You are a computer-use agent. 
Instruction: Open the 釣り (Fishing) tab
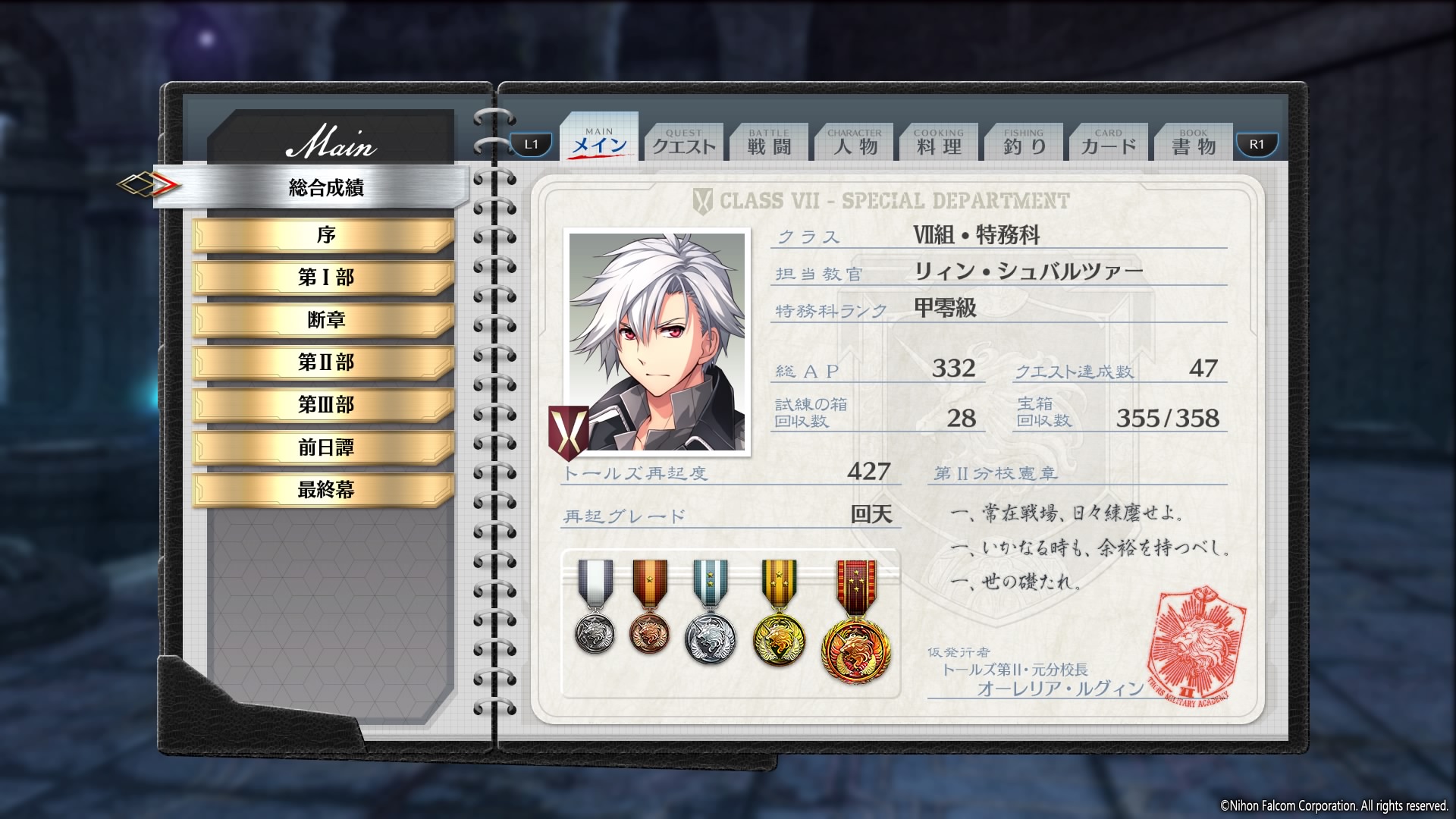coord(1024,143)
